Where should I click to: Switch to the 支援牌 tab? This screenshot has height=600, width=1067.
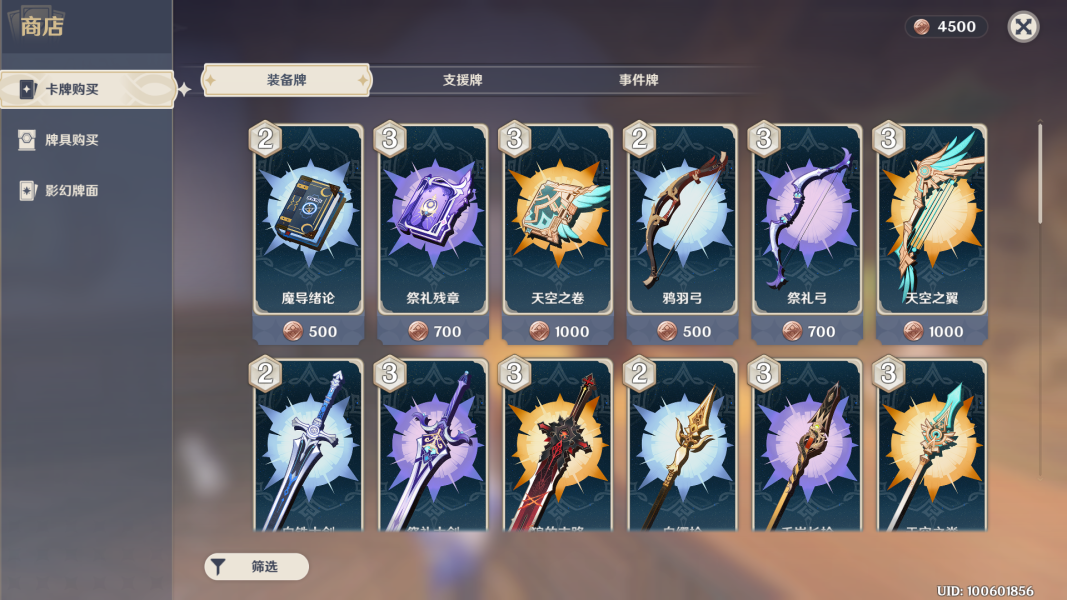click(462, 80)
